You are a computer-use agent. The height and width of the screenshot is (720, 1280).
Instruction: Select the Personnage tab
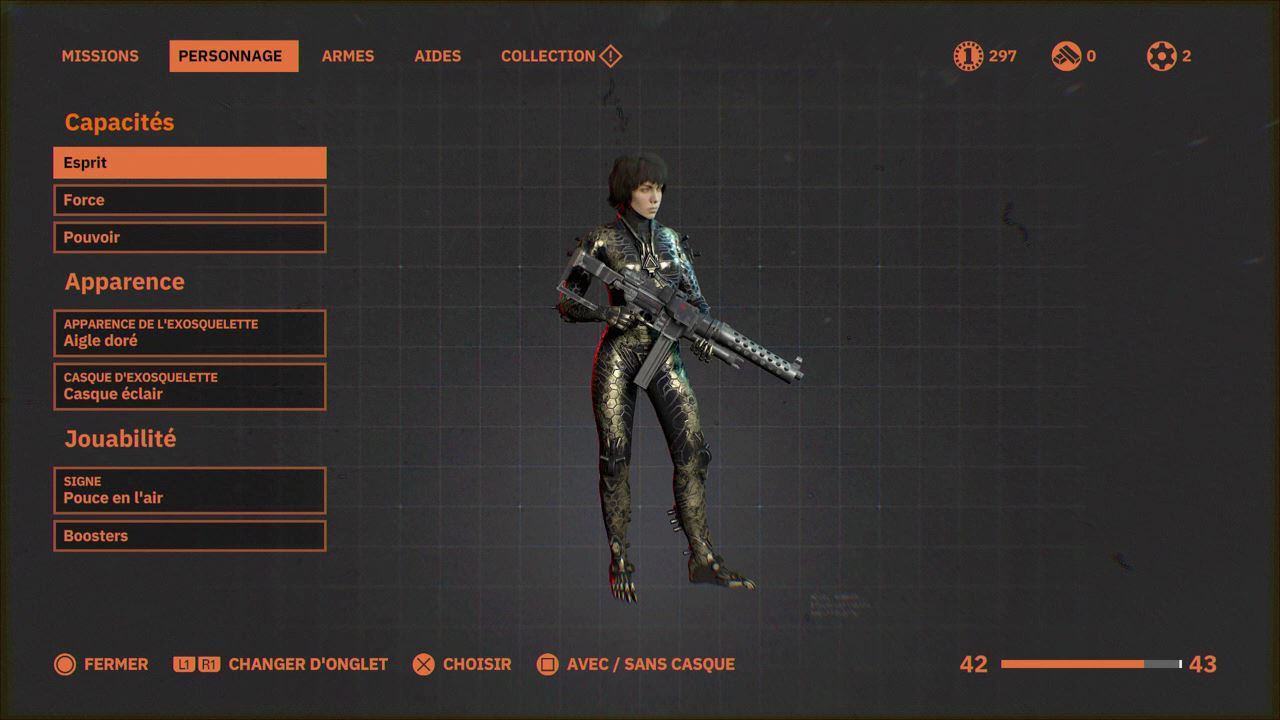233,56
